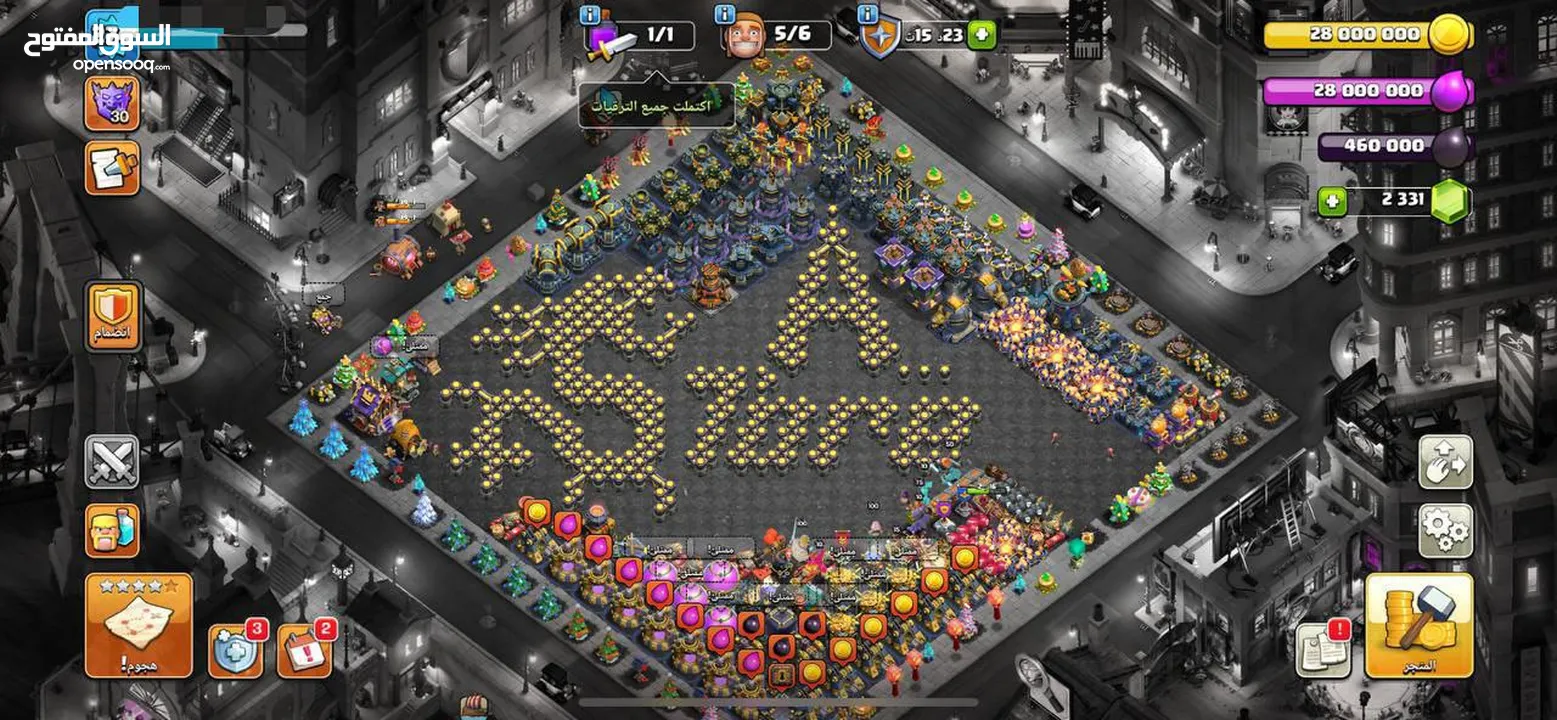Show info for the 5/6 builders
Viewport: 1557px width, 720px height.
click(x=726, y=14)
